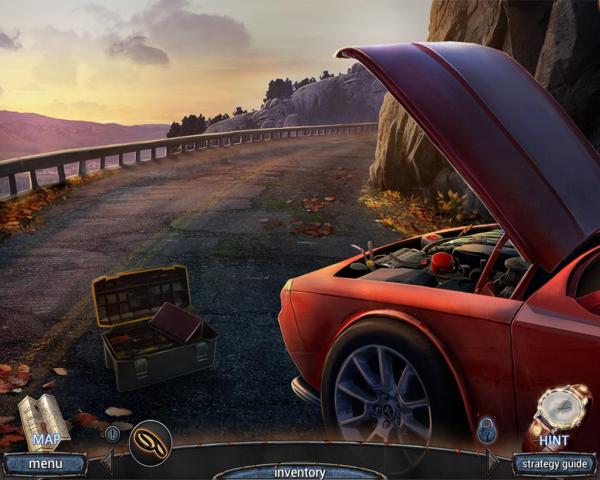600x480 pixels.
Task: Toggle the inventory padlock
Action: [487, 431]
